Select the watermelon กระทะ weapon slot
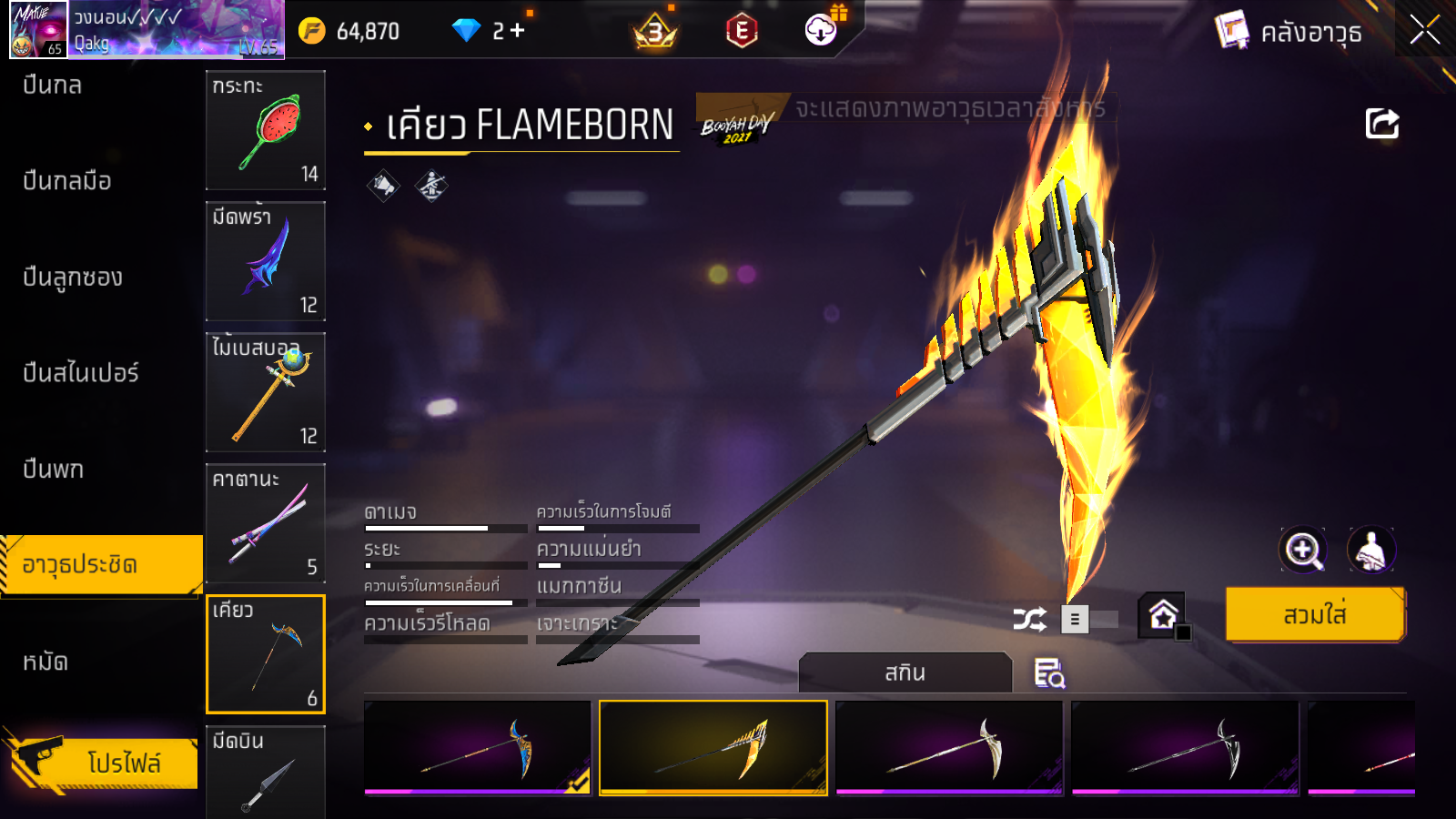 (266, 130)
